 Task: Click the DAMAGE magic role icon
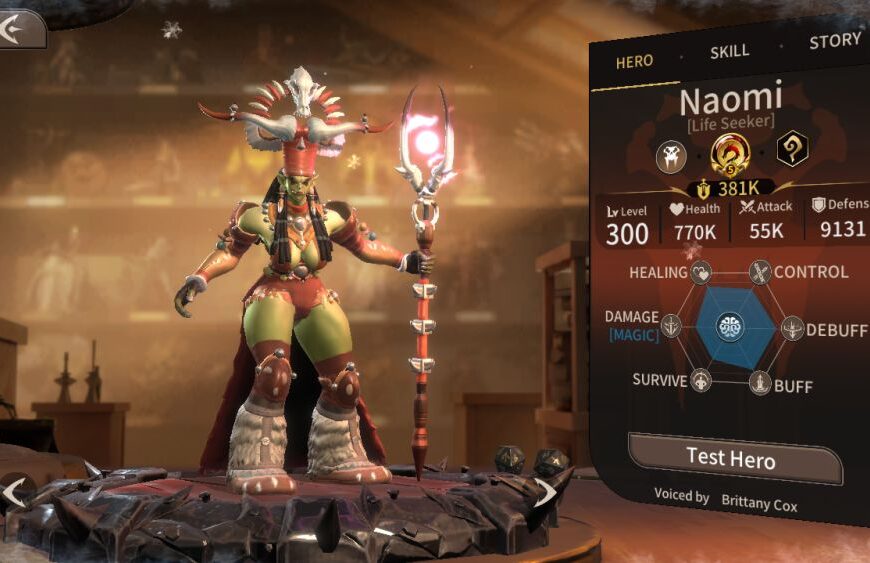tap(671, 326)
